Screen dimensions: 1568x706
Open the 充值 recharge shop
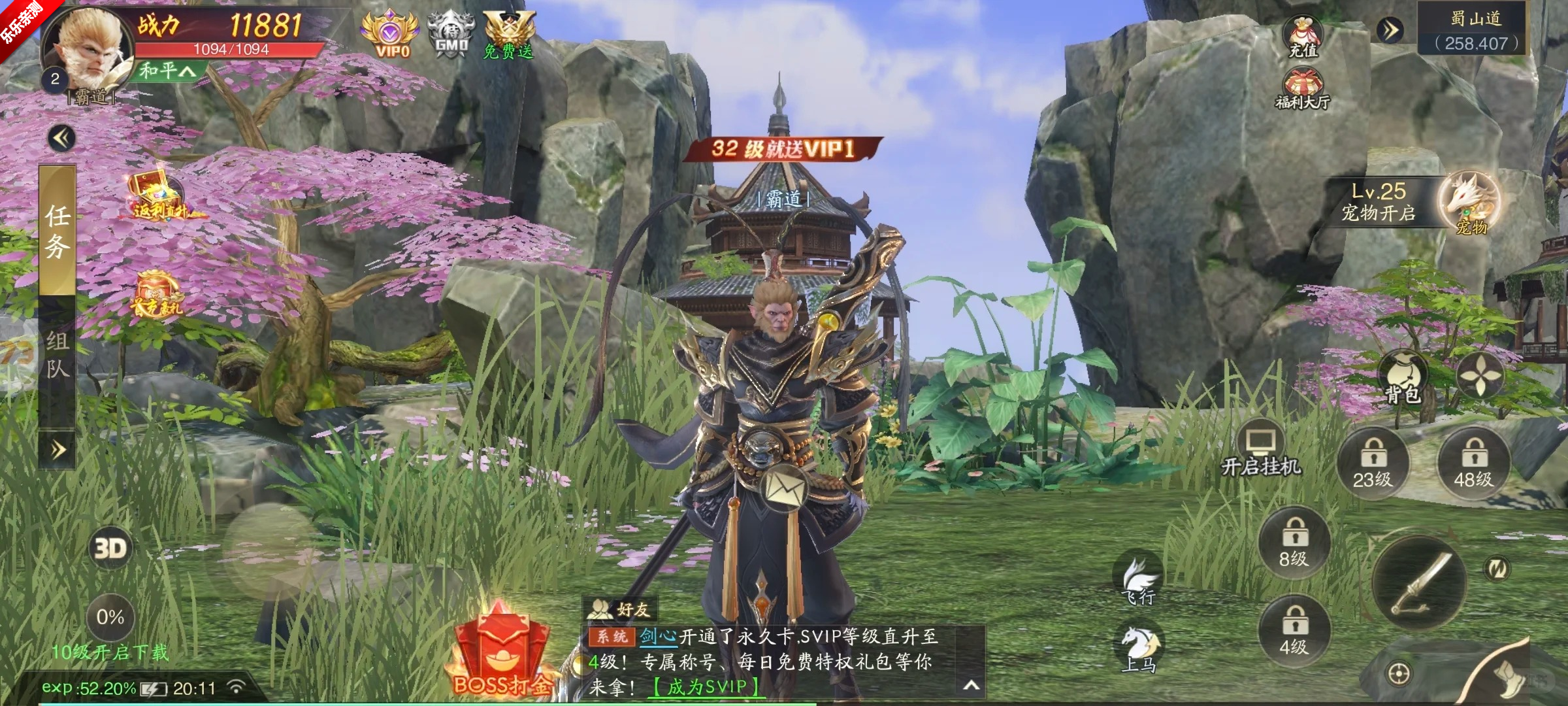1302,37
